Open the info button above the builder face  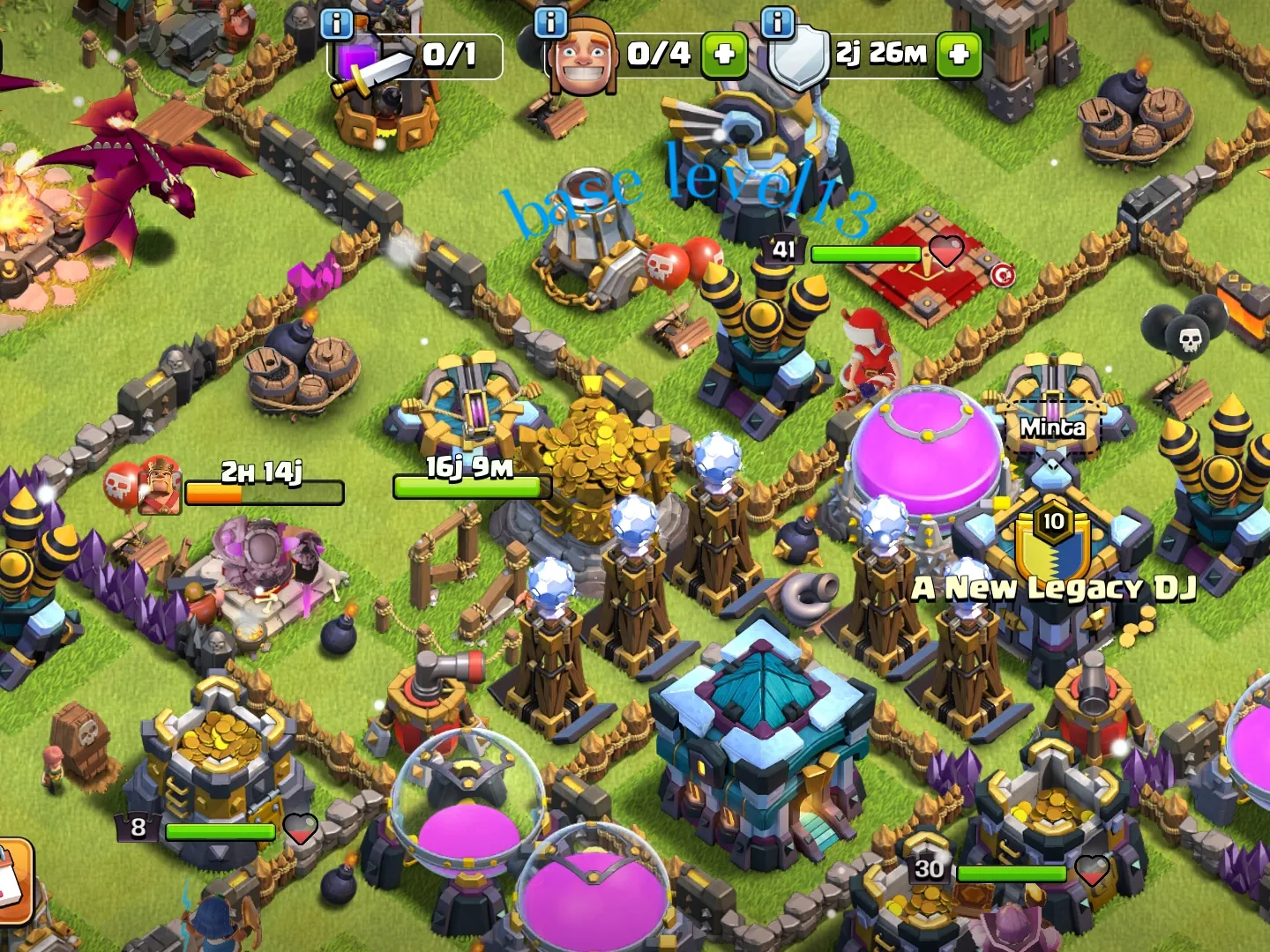(x=551, y=22)
